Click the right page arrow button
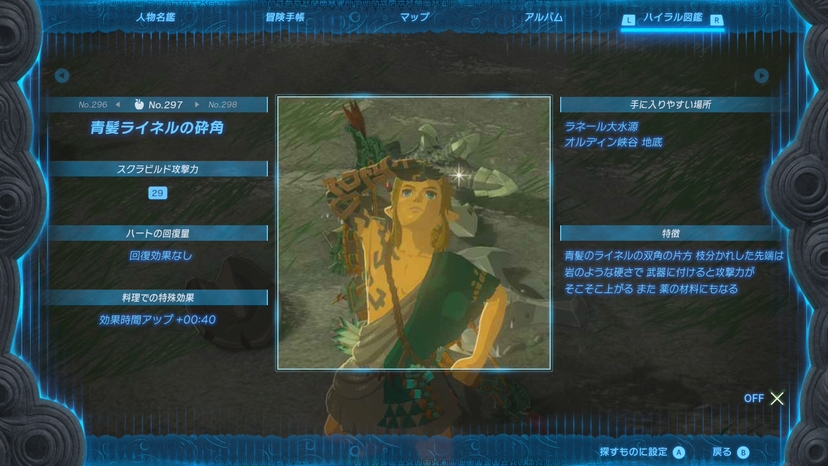This screenshot has width=828, height=466. (762, 76)
